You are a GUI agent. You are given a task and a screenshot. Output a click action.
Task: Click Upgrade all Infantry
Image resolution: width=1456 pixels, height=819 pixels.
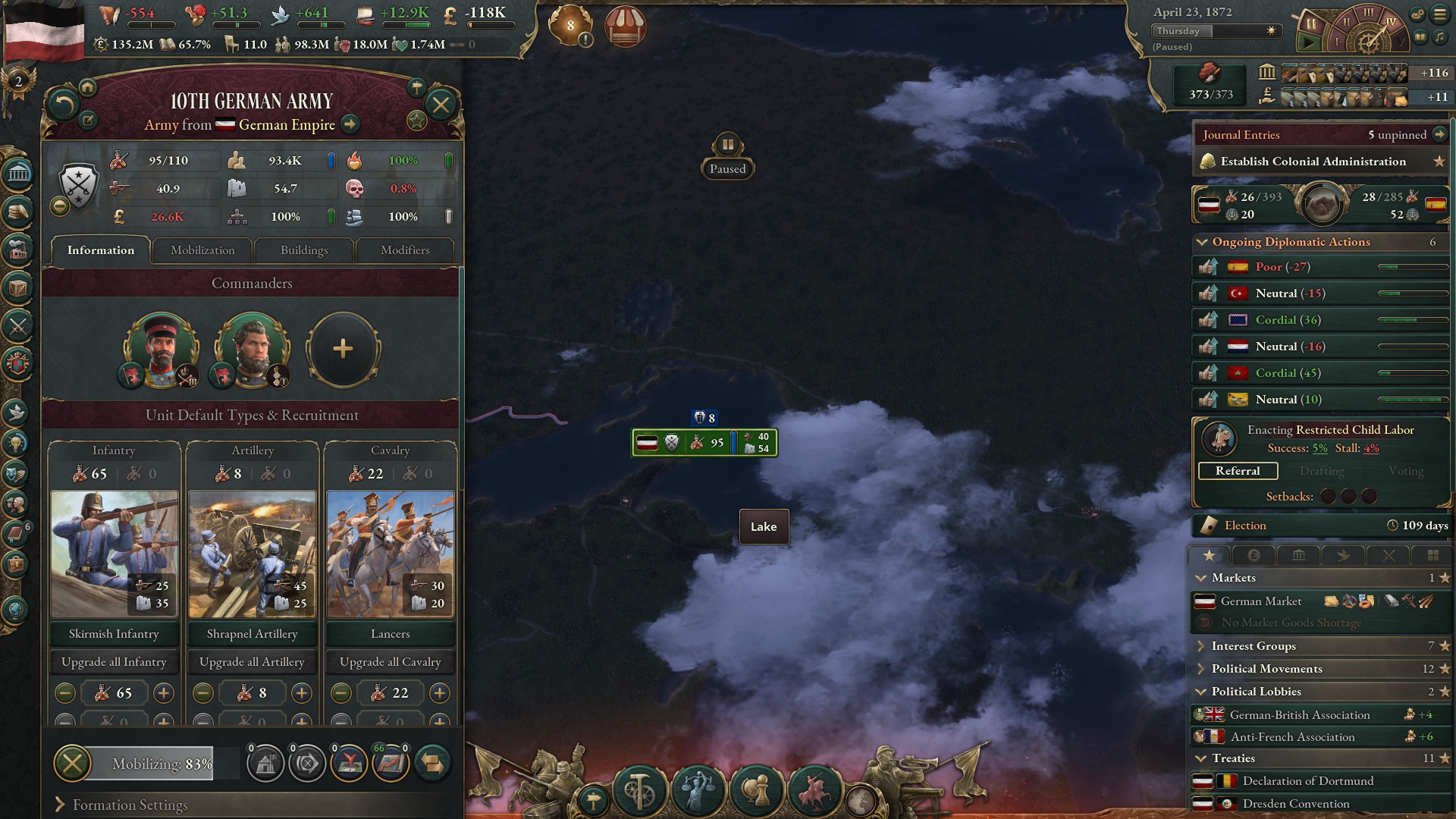click(x=114, y=662)
